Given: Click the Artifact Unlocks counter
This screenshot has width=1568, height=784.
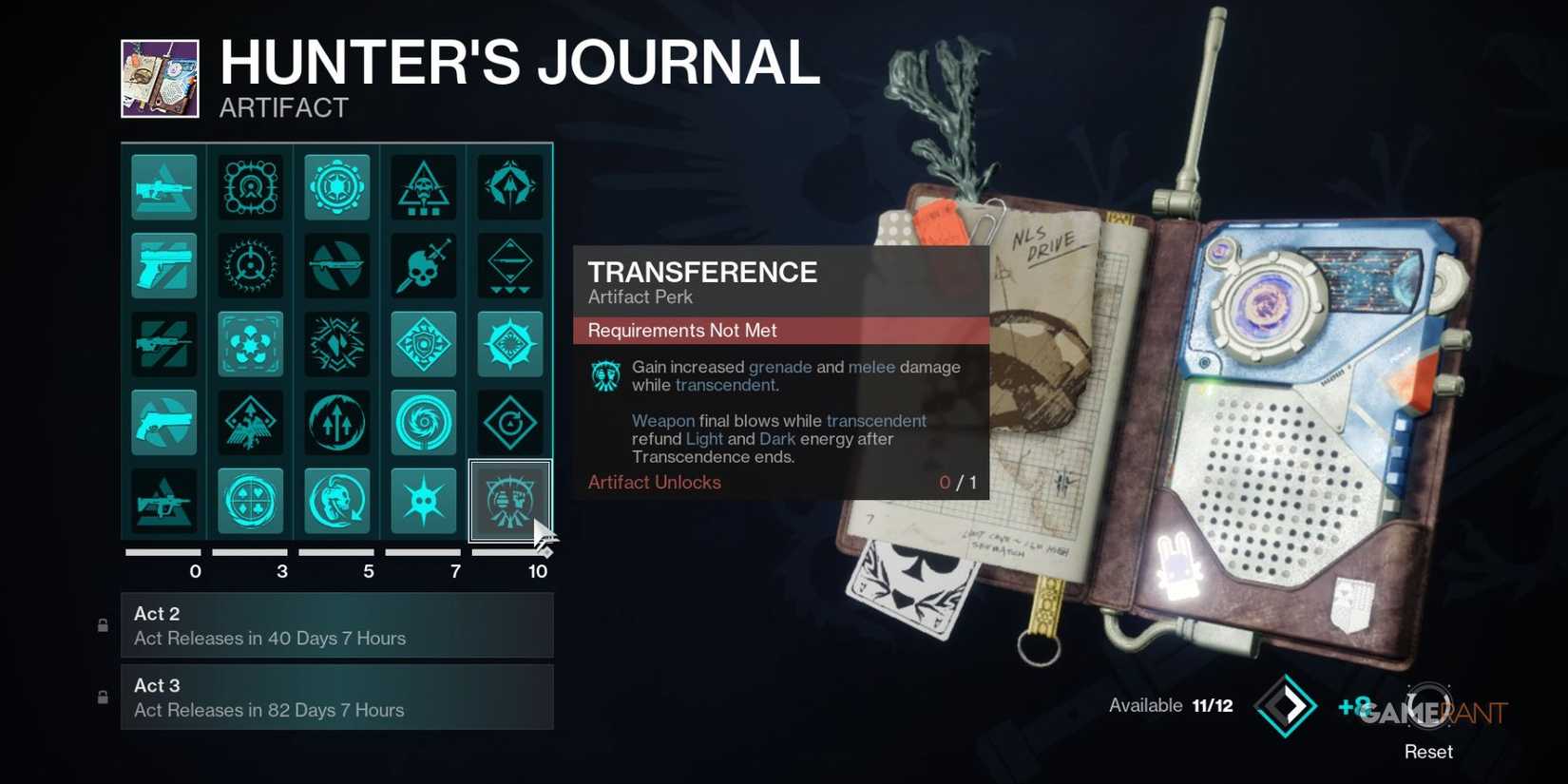Looking at the screenshot, I should tap(654, 482).
